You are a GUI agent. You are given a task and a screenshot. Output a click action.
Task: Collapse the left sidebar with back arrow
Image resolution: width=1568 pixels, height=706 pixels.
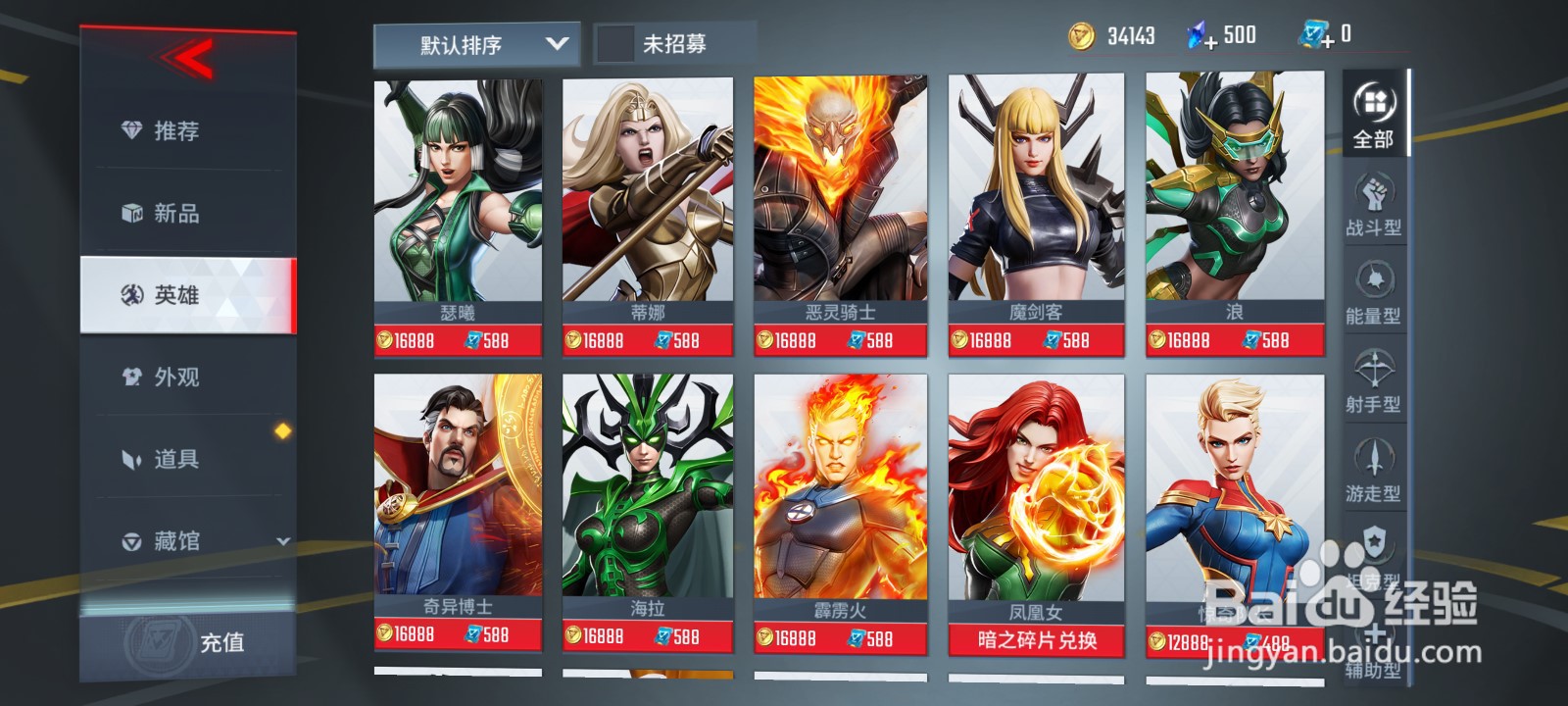pos(189,56)
